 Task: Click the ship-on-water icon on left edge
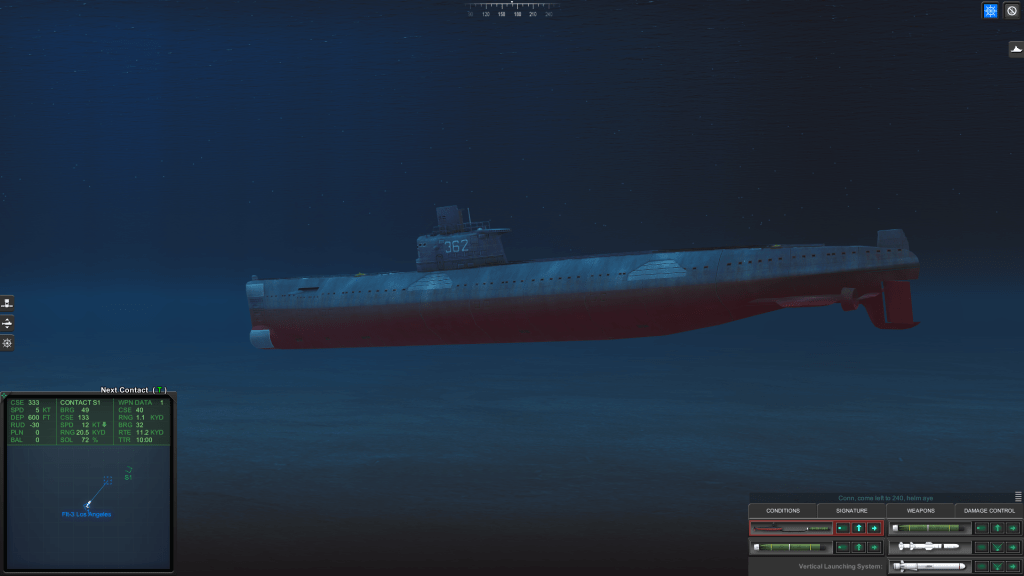pos(7,303)
